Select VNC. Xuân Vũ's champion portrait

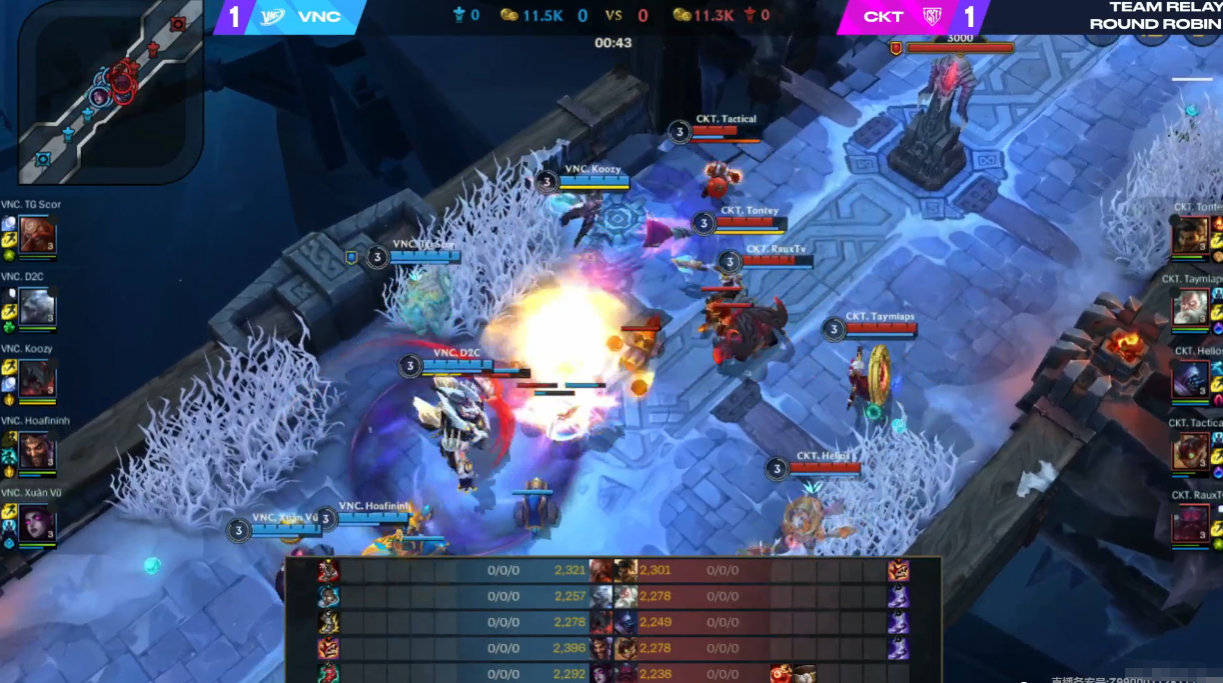tap(37, 524)
